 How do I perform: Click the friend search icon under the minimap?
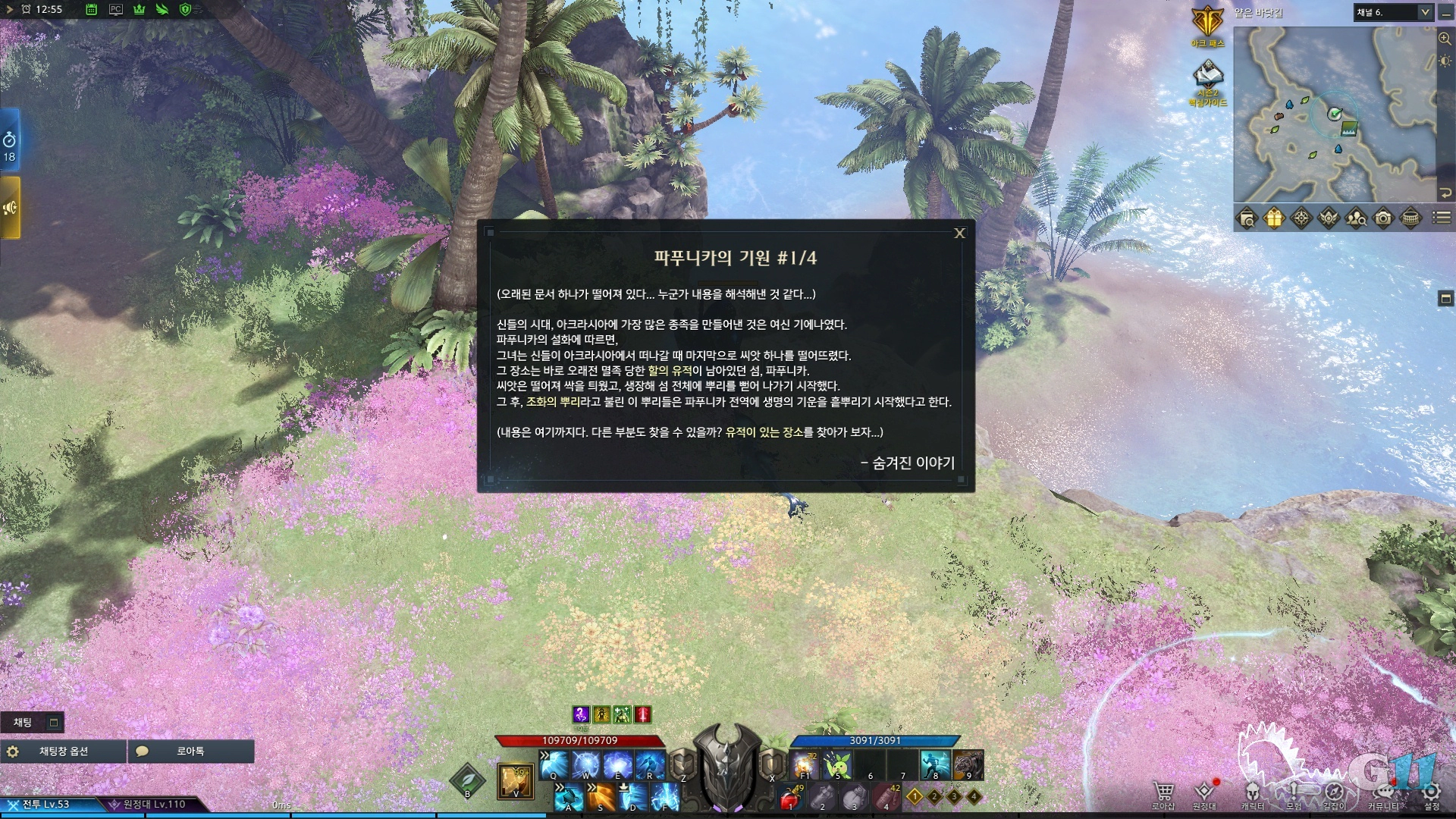(1357, 218)
